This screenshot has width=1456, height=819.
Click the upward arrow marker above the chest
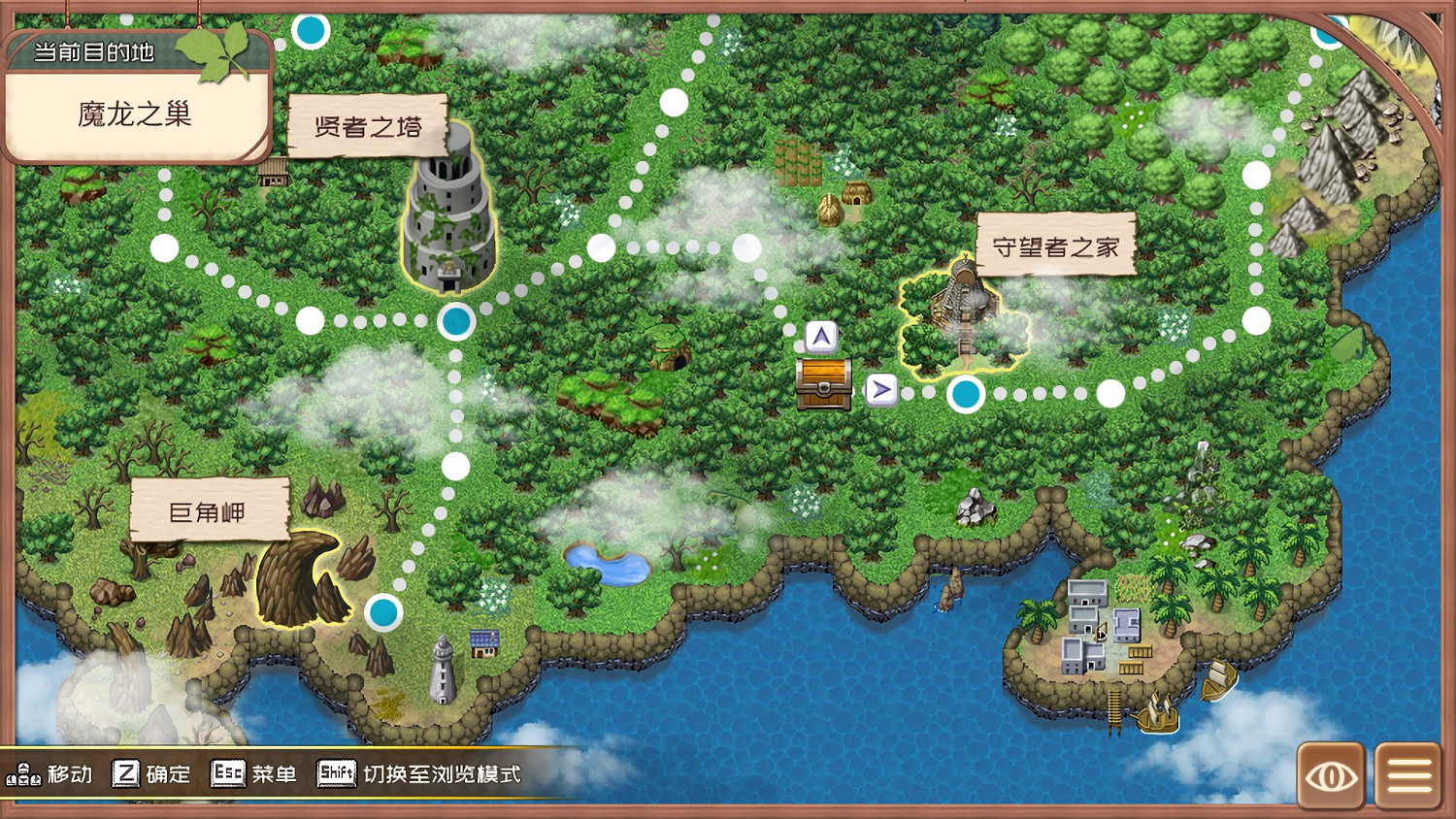point(820,337)
